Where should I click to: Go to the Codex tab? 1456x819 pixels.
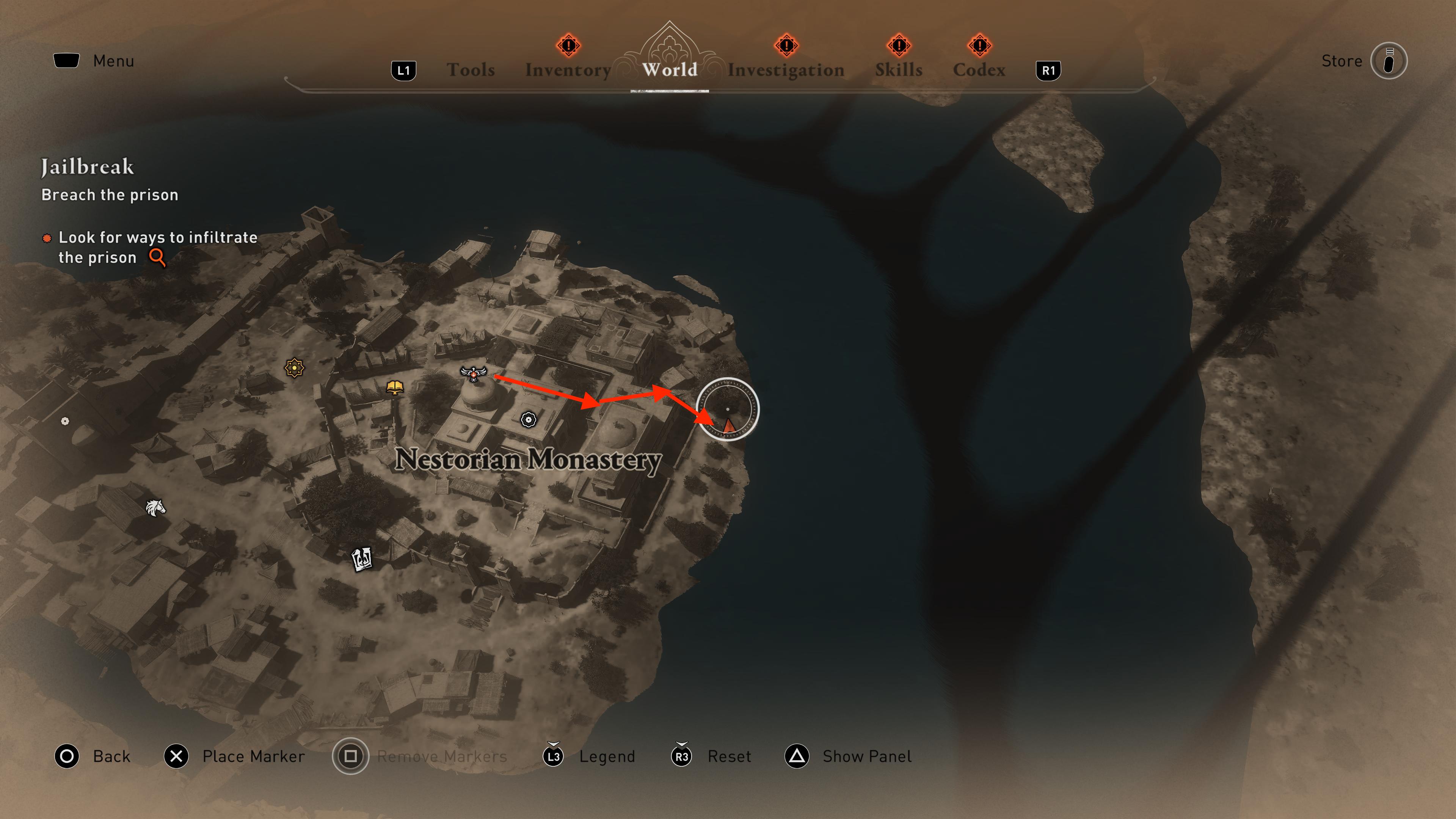pyautogui.click(x=979, y=69)
